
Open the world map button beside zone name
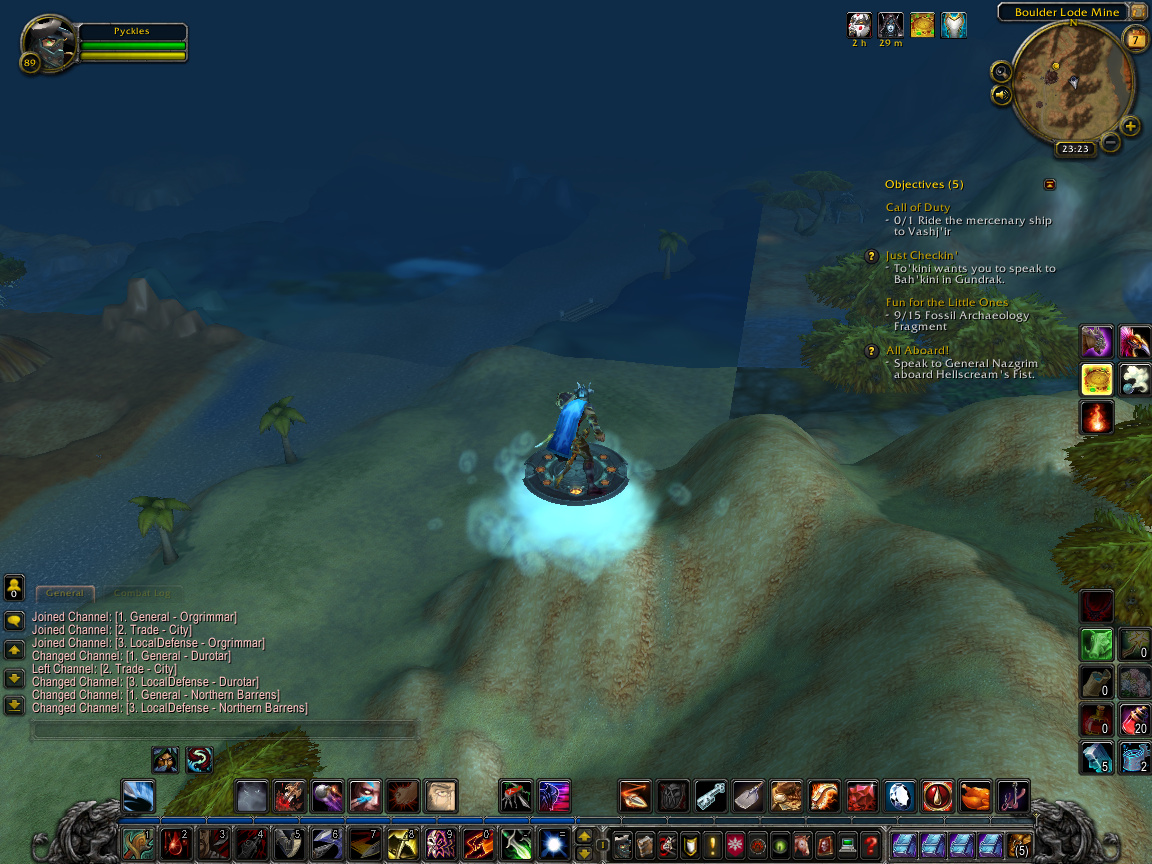pos(1139,12)
